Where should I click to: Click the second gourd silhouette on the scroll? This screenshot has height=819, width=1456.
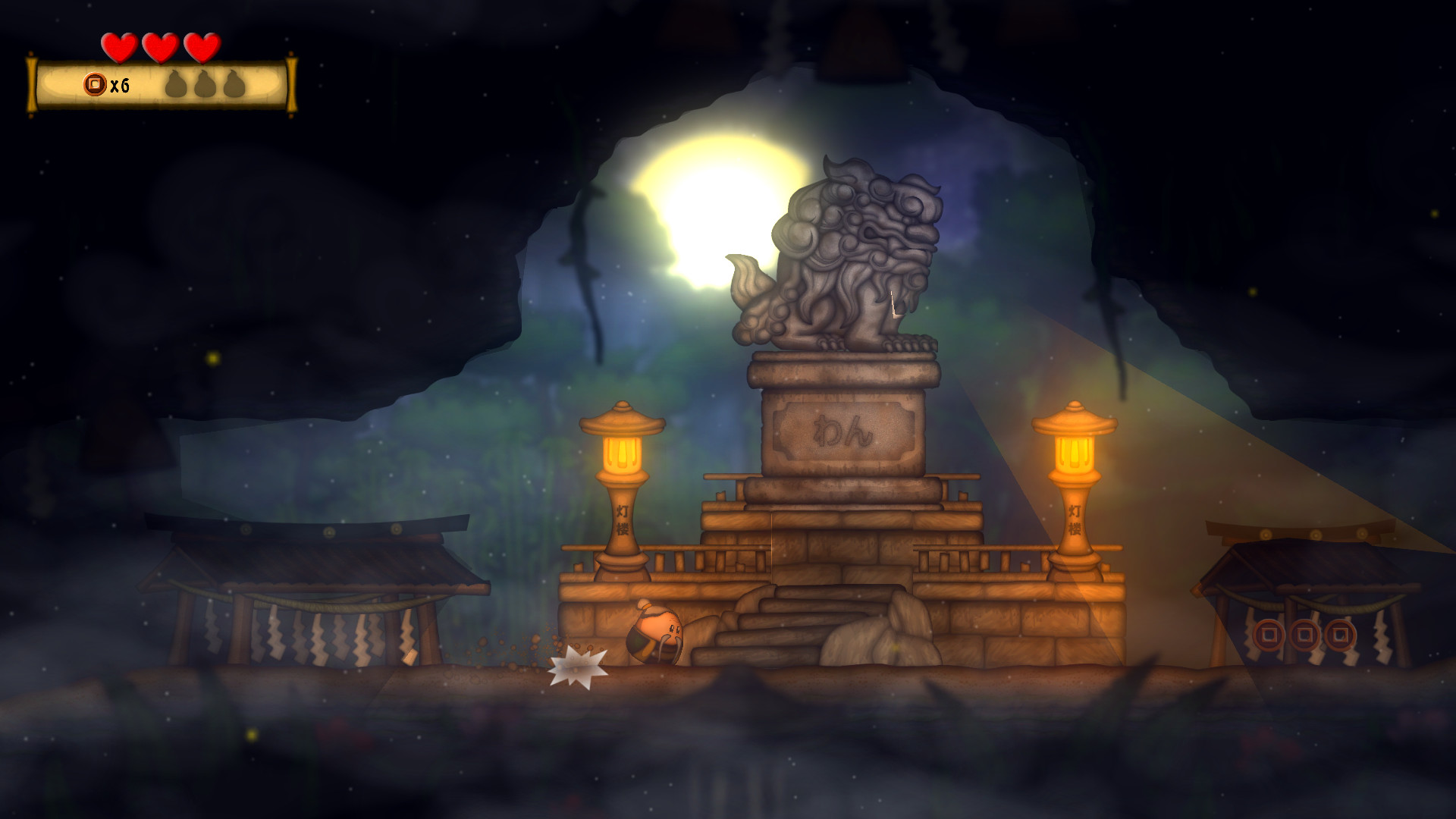206,83
